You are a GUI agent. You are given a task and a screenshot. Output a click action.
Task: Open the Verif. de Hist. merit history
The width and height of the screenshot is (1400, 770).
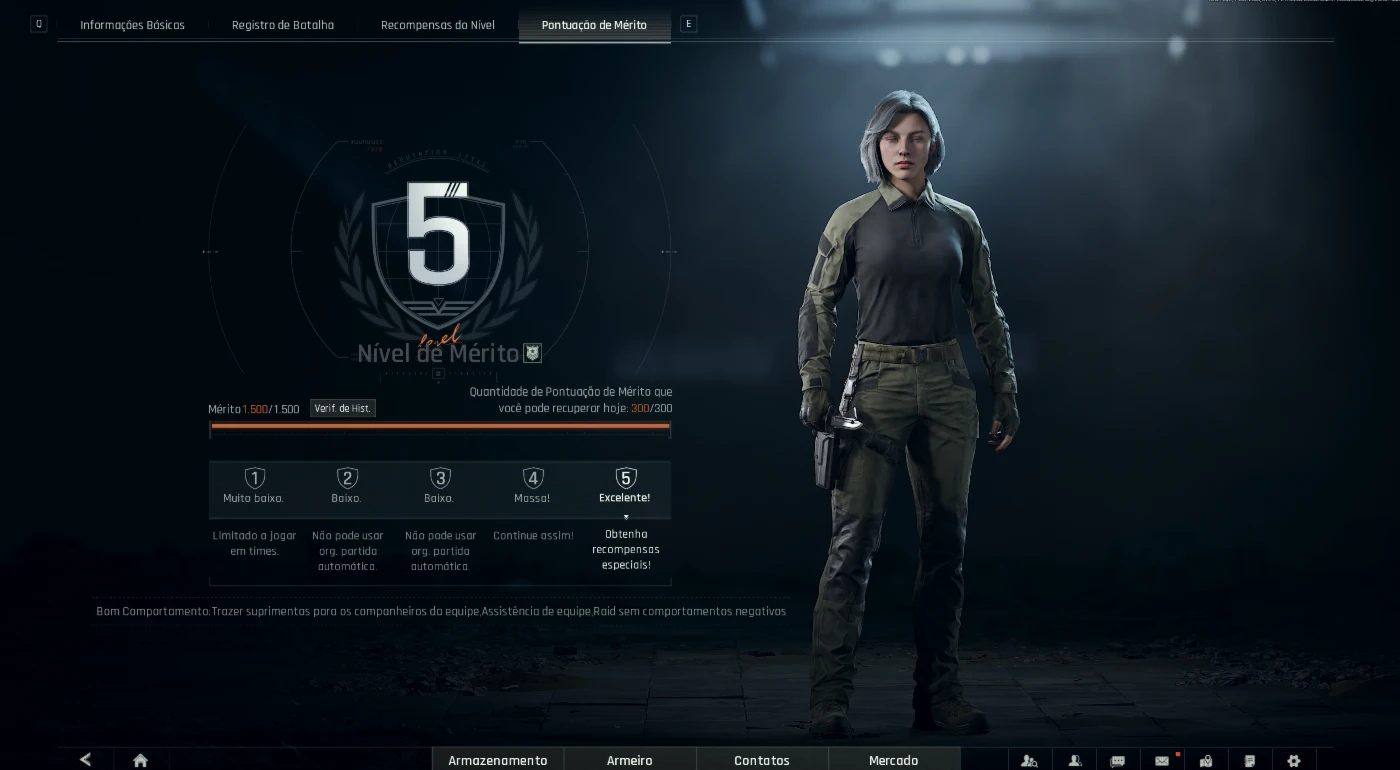pyautogui.click(x=342, y=409)
